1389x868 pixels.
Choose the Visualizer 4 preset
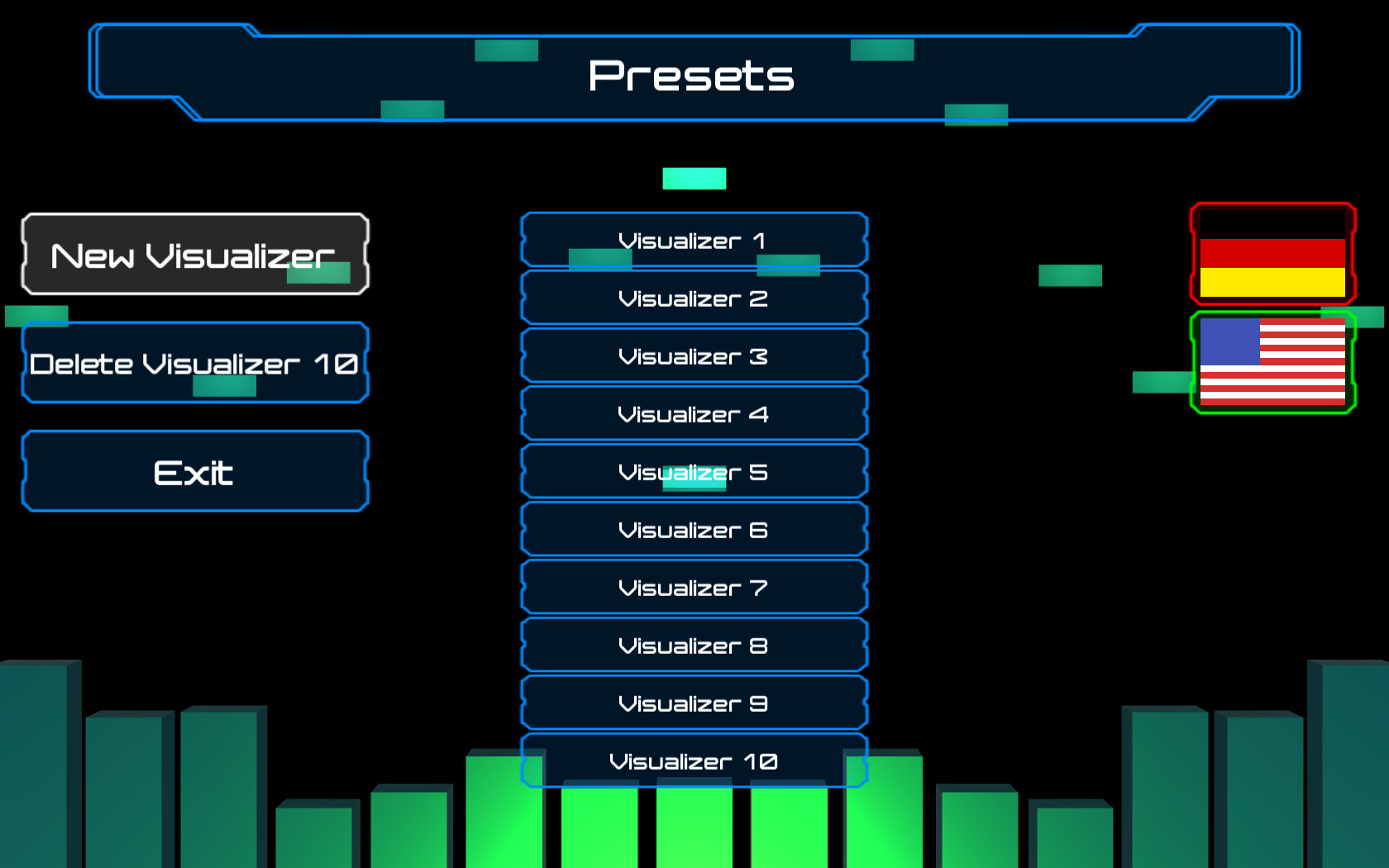point(694,414)
